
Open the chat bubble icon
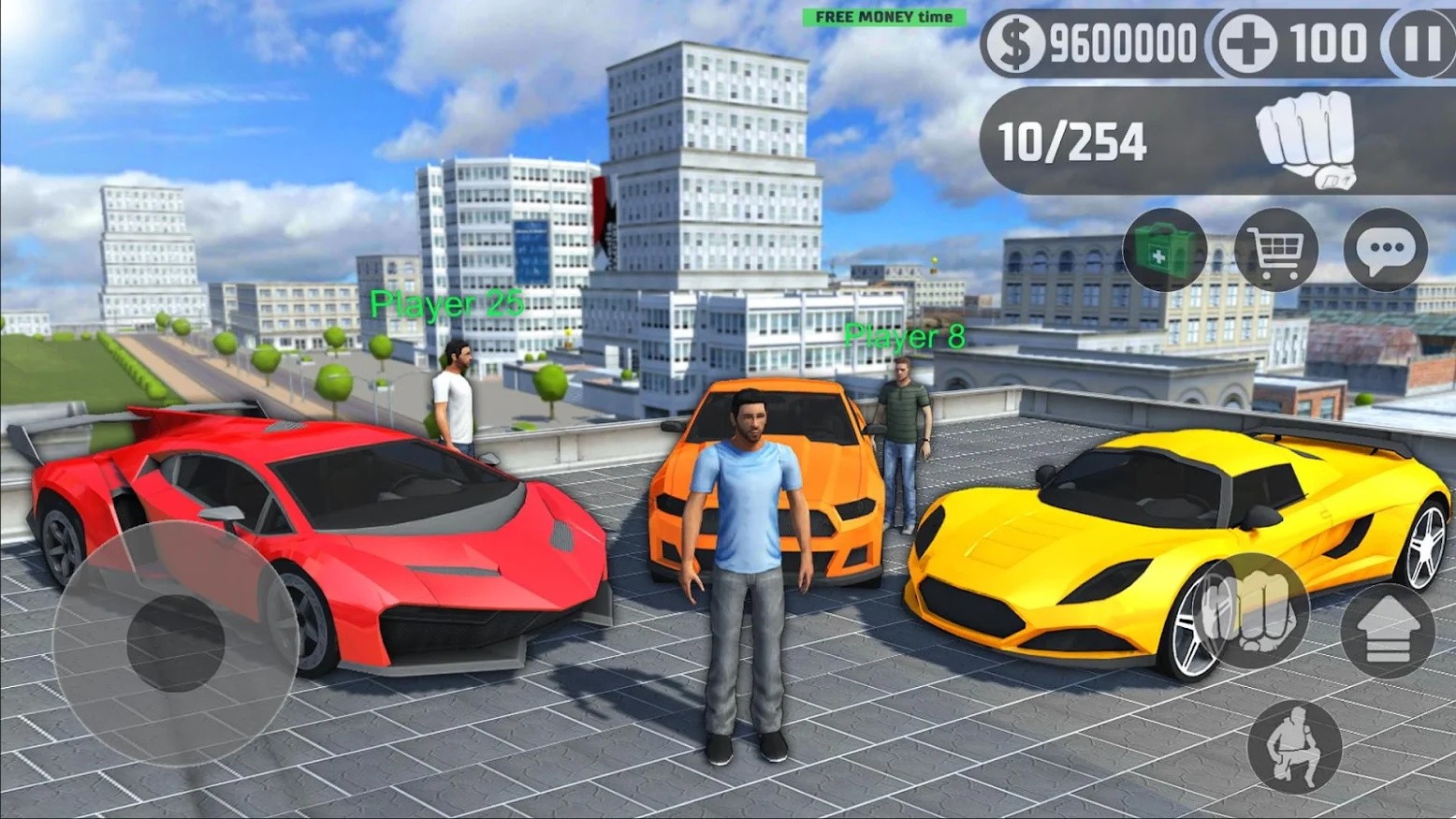(1385, 250)
